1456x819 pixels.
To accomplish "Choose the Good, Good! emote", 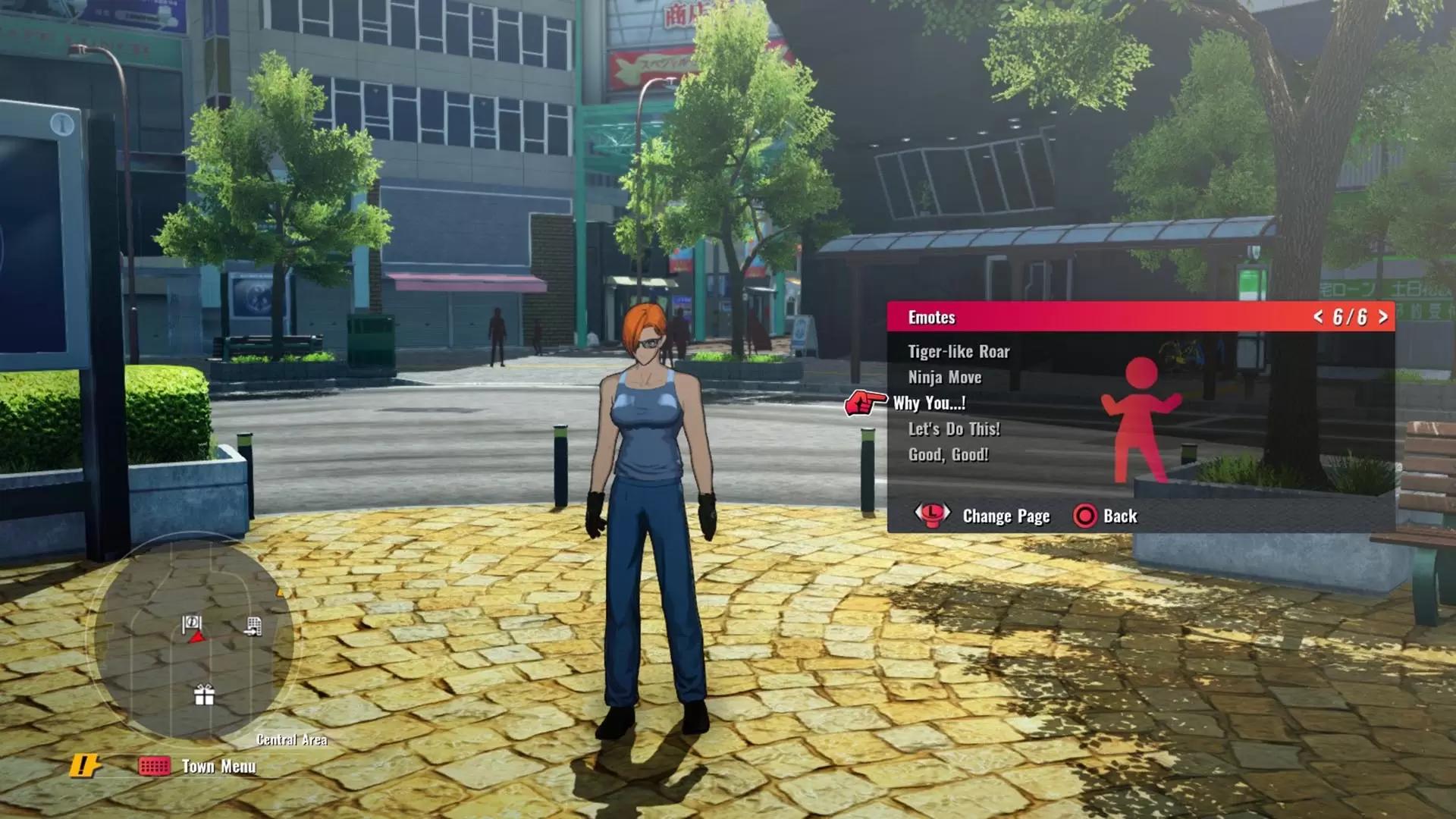I will tap(949, 455).
